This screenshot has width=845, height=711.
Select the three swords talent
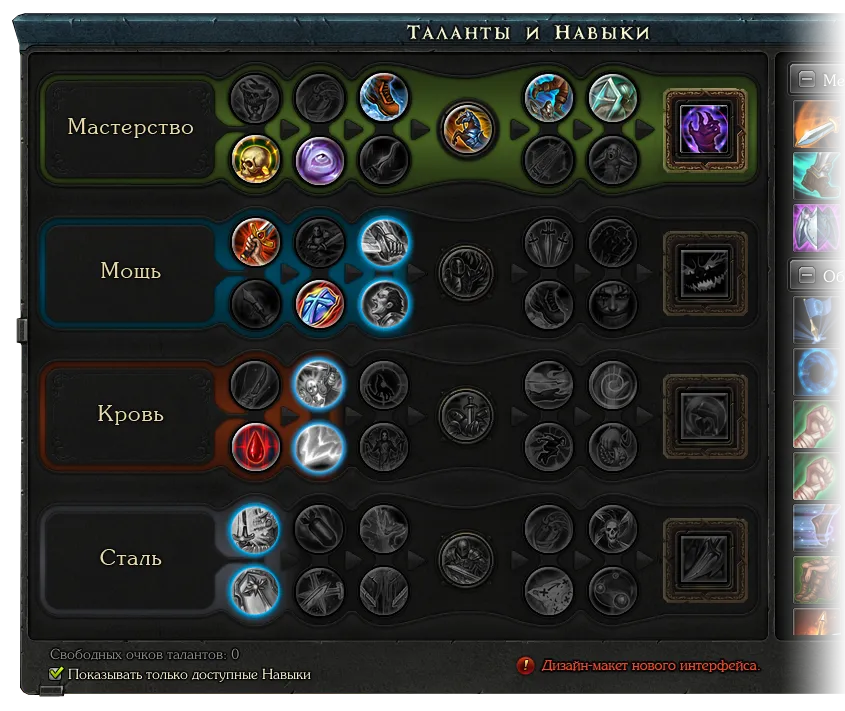pos(549,242)
